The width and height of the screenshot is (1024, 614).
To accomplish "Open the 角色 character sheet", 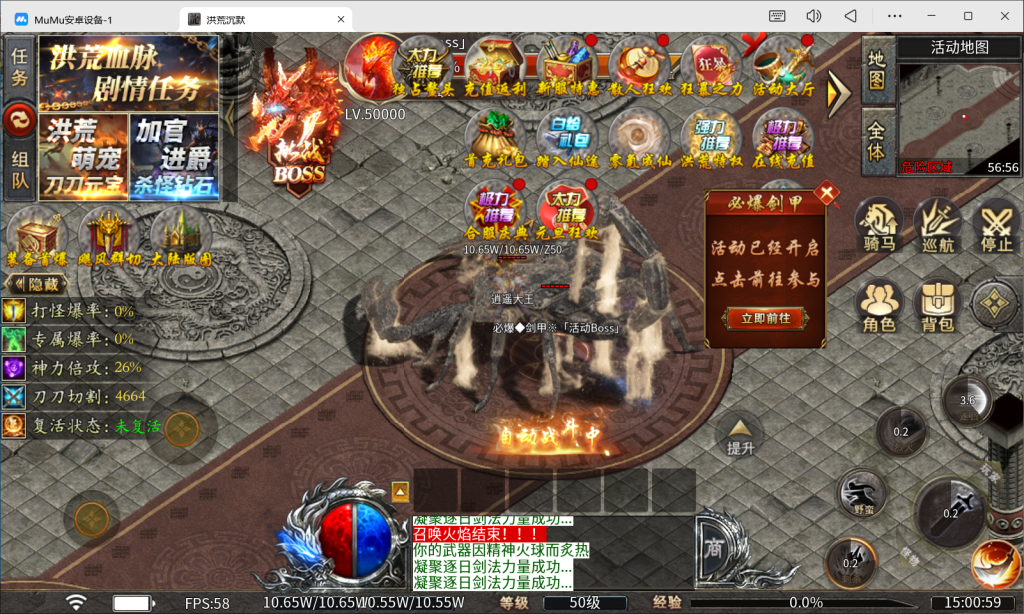I will coord(879,305).
